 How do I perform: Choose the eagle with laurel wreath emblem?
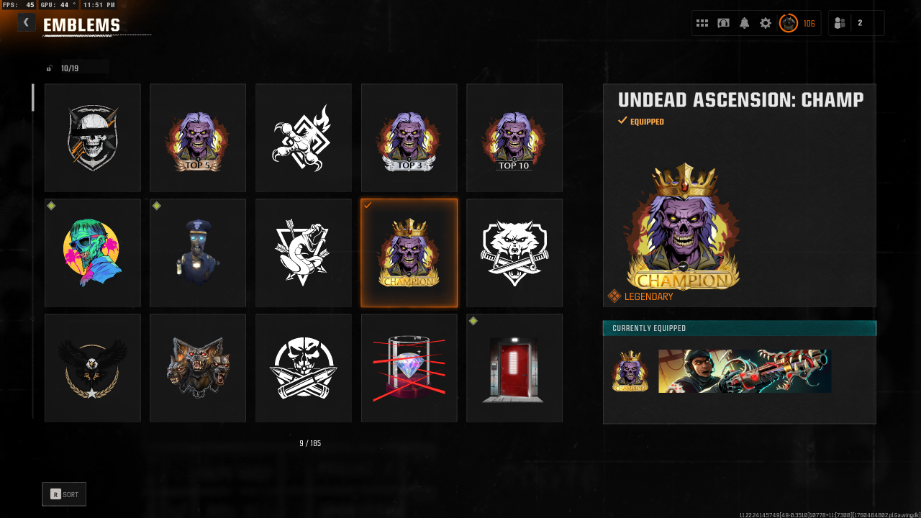coord(93,368)
